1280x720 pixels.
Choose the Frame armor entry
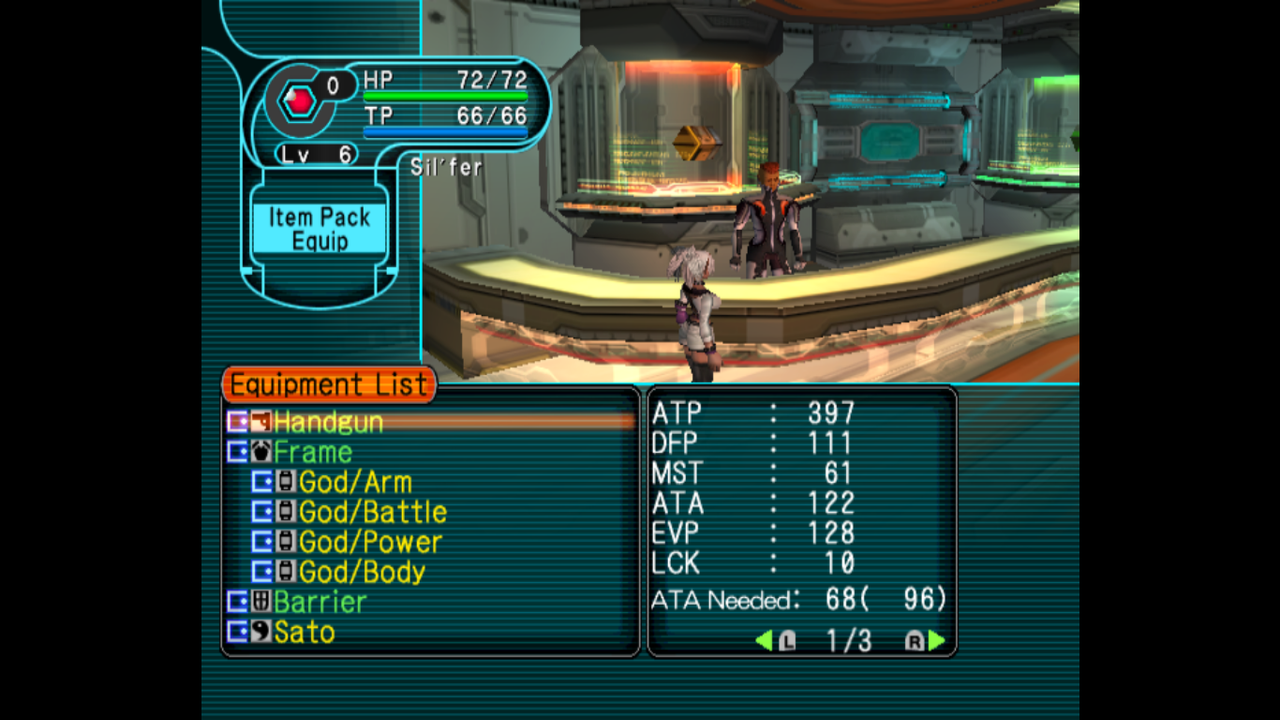312,452
